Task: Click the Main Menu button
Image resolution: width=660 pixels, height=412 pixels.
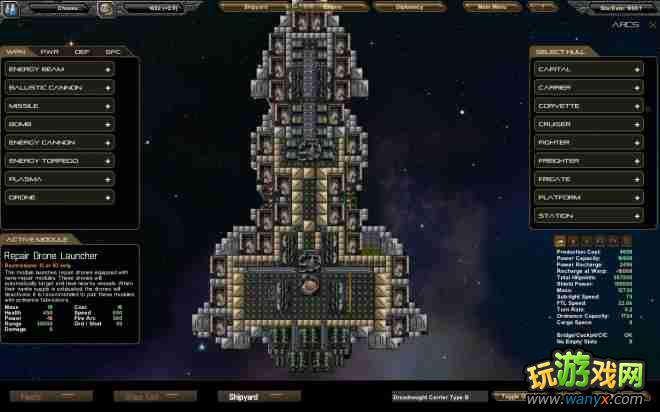Action: pyautogui.click(x=492, y=6)
